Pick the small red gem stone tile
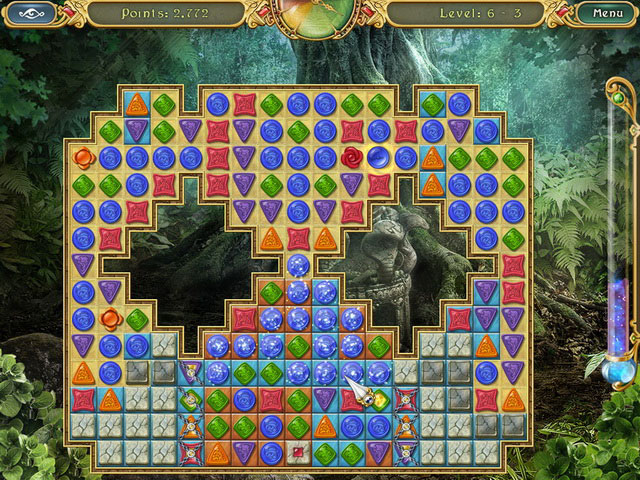This screenshot has height=480, width=640. [x=298, y=452]
